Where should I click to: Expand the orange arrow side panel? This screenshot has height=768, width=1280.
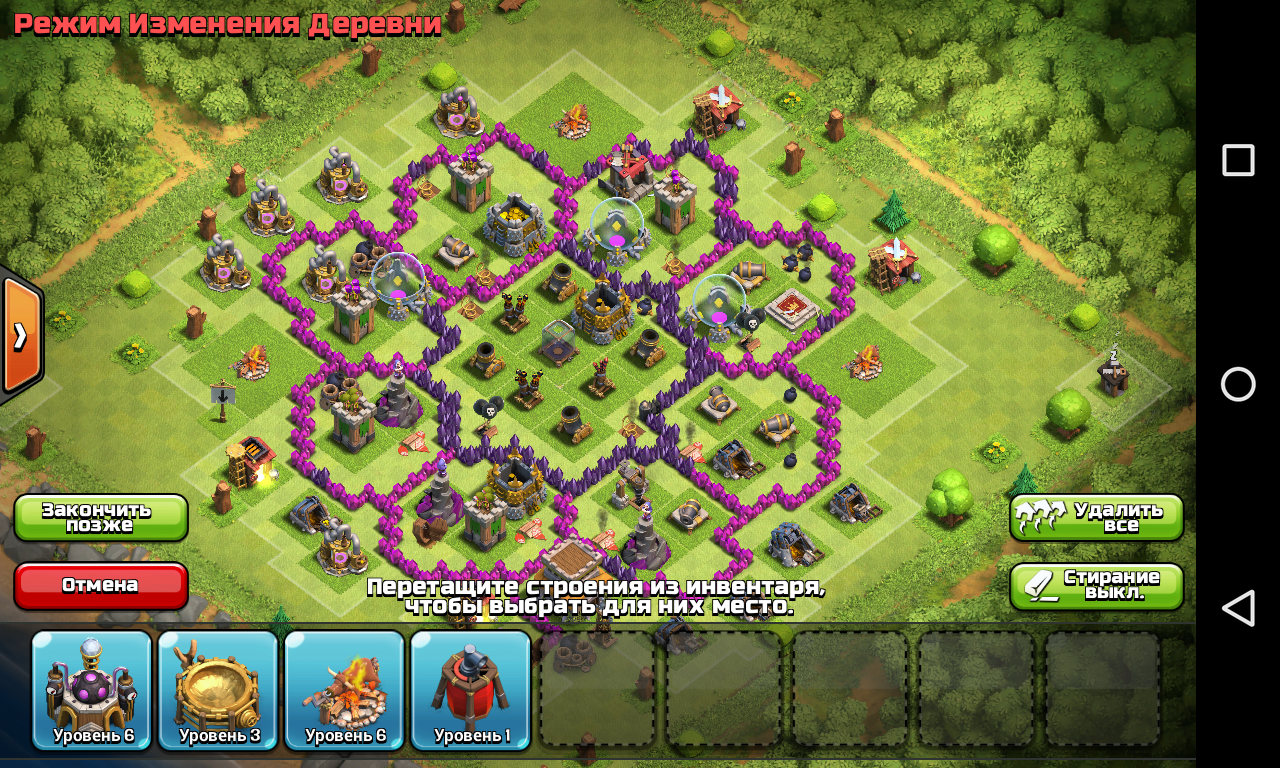coord(20,336)
